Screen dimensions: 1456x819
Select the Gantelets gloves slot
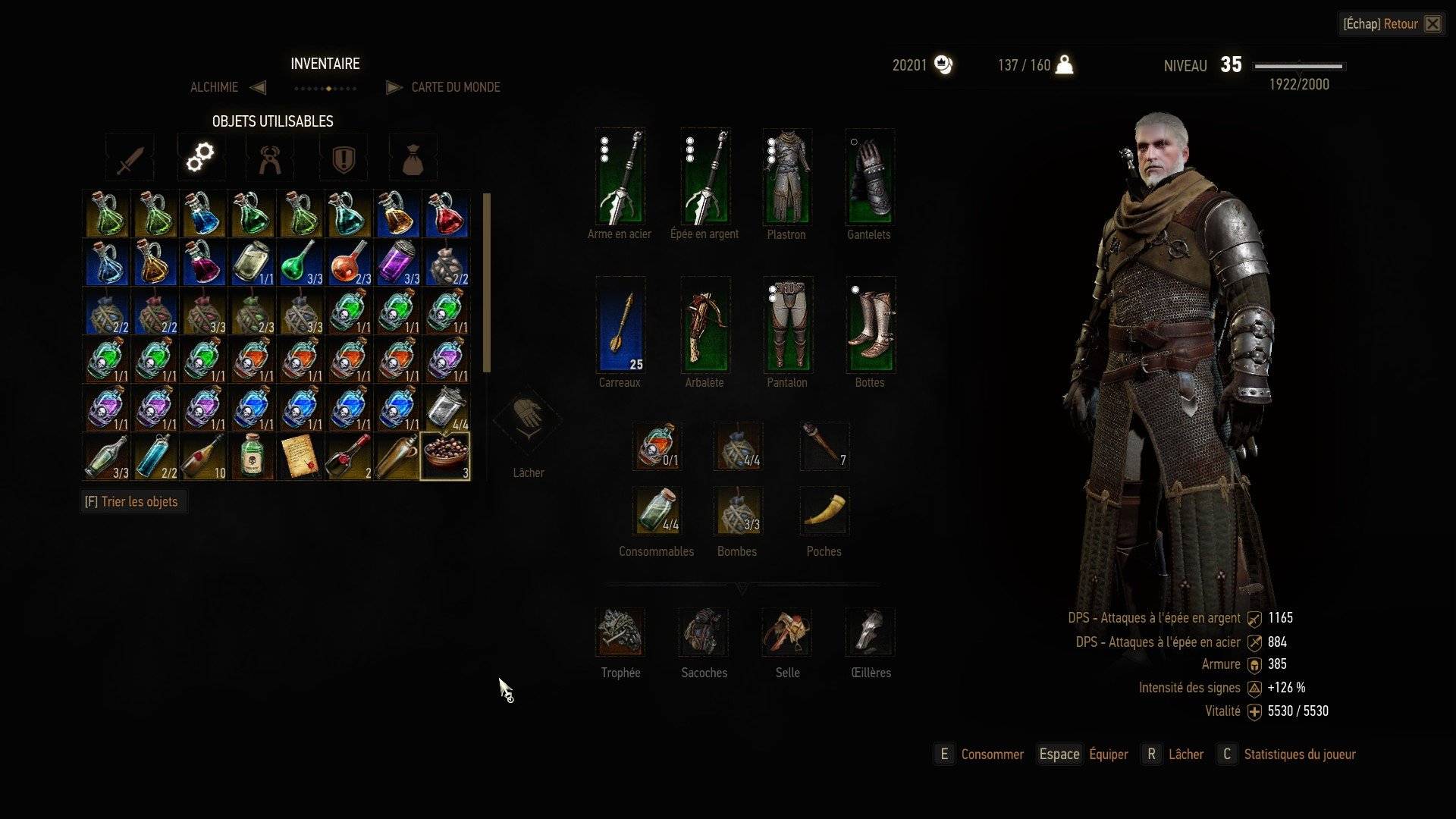point(869,177)
